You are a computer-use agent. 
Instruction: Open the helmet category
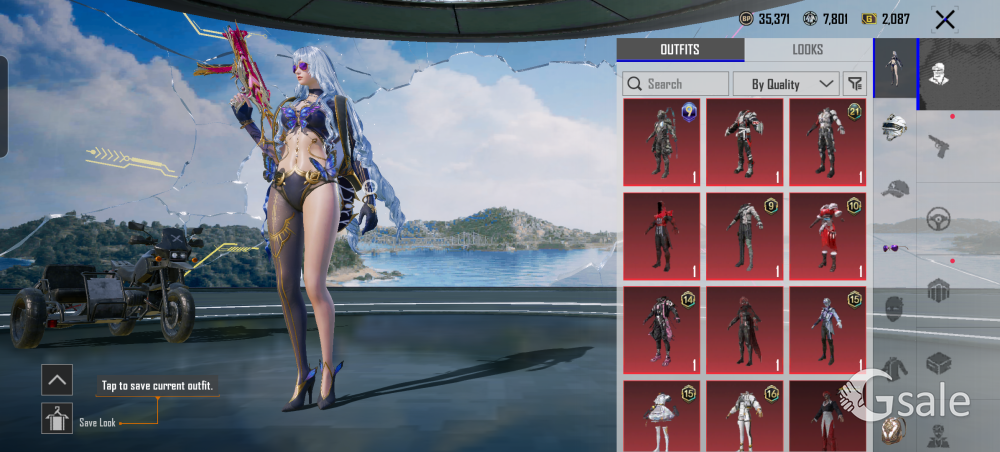pyautogui.click(x=895, y=128)
